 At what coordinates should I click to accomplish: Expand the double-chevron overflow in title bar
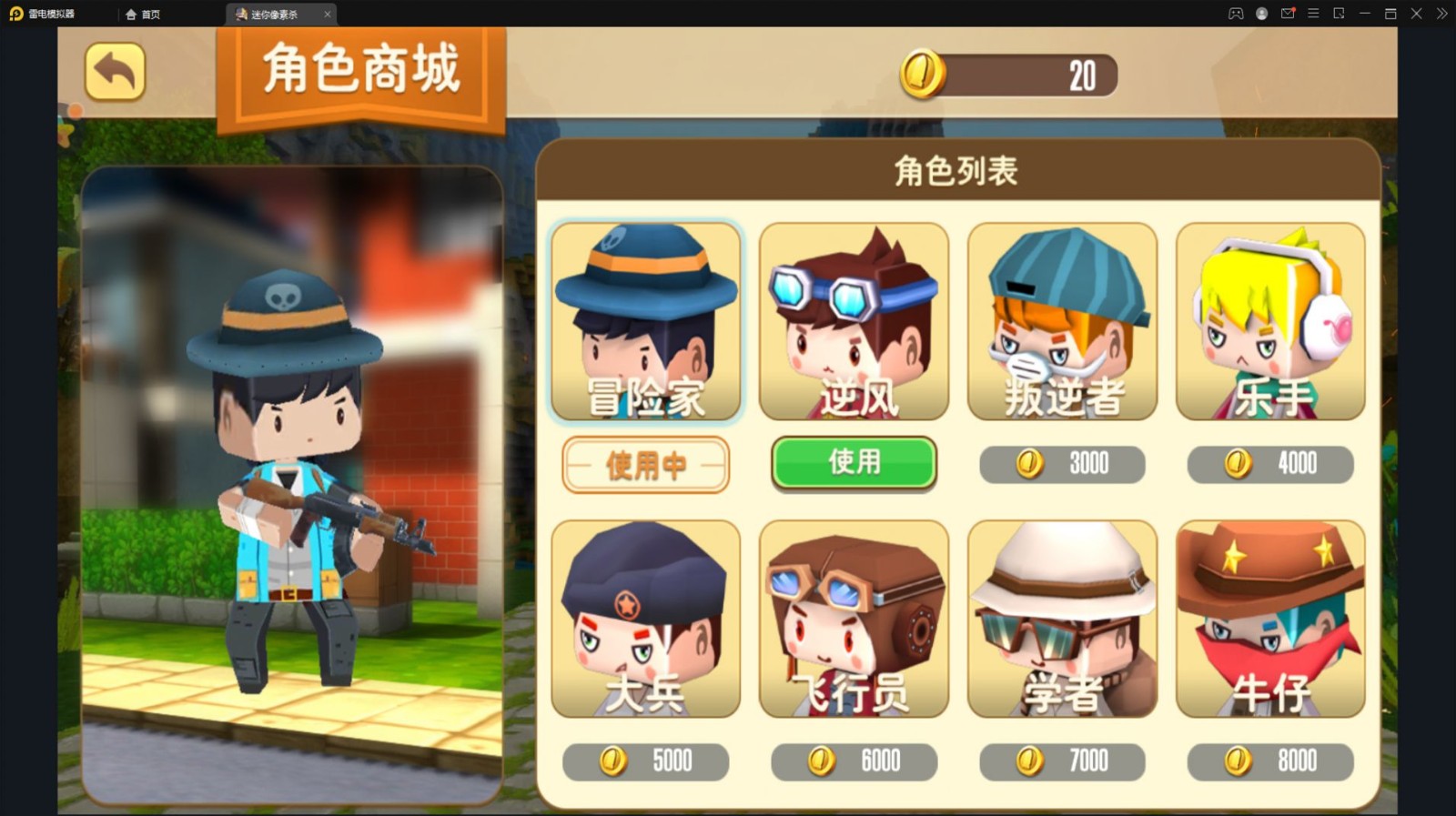(x=1441, y=14)
